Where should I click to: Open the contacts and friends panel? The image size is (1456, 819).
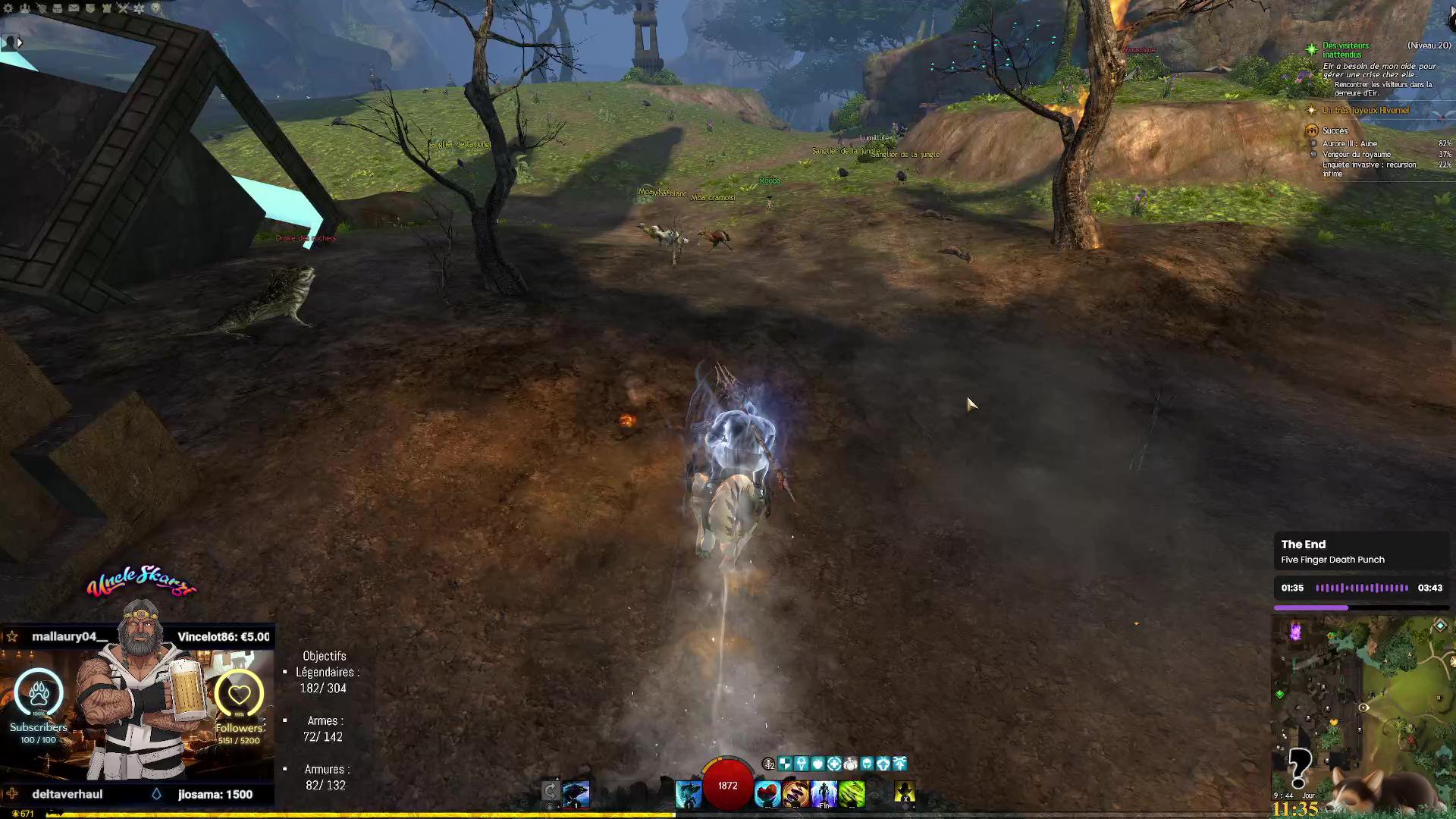pyautogui.click(x=25, y=8)
